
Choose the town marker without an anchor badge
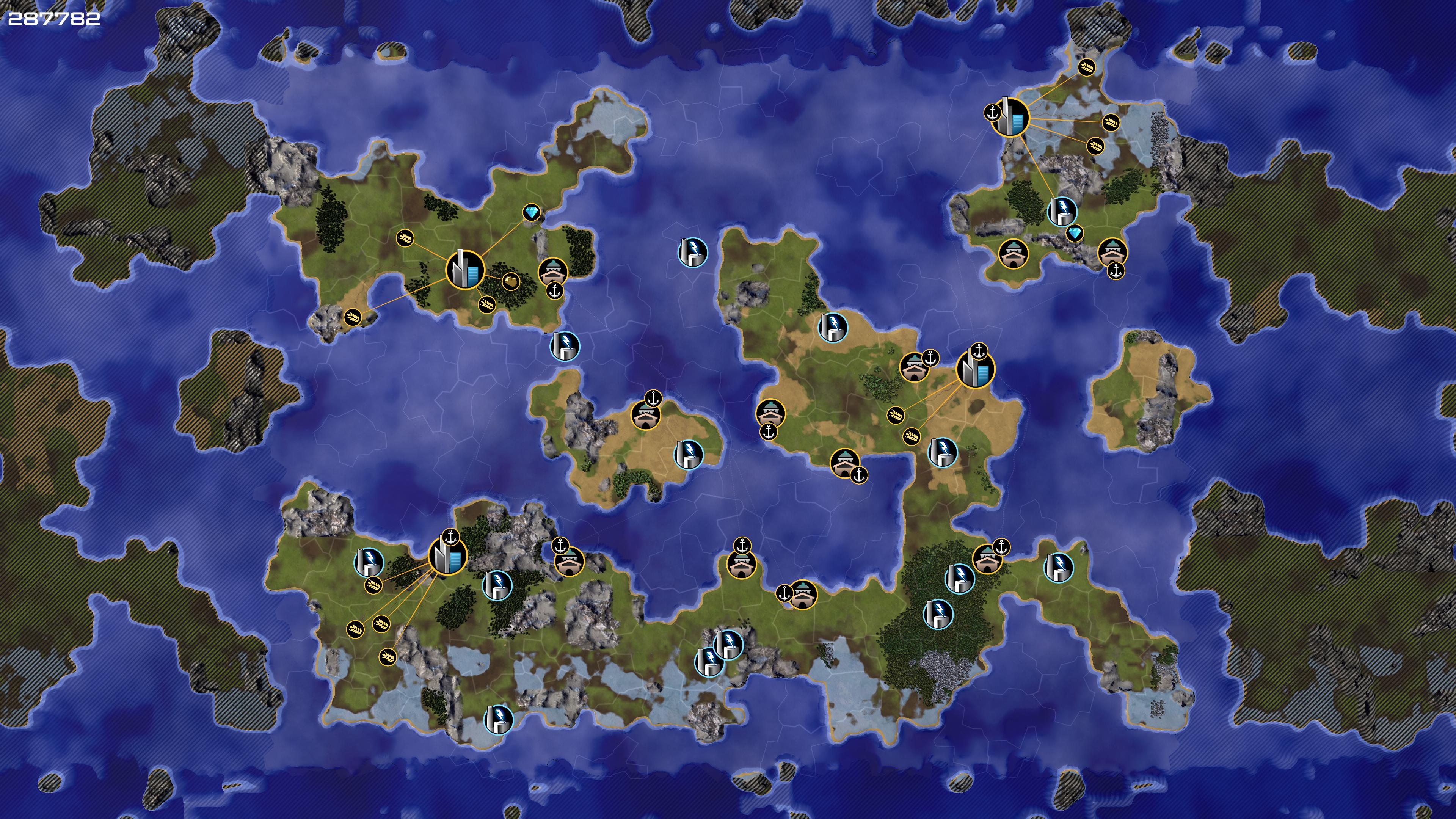point(1013,254)
